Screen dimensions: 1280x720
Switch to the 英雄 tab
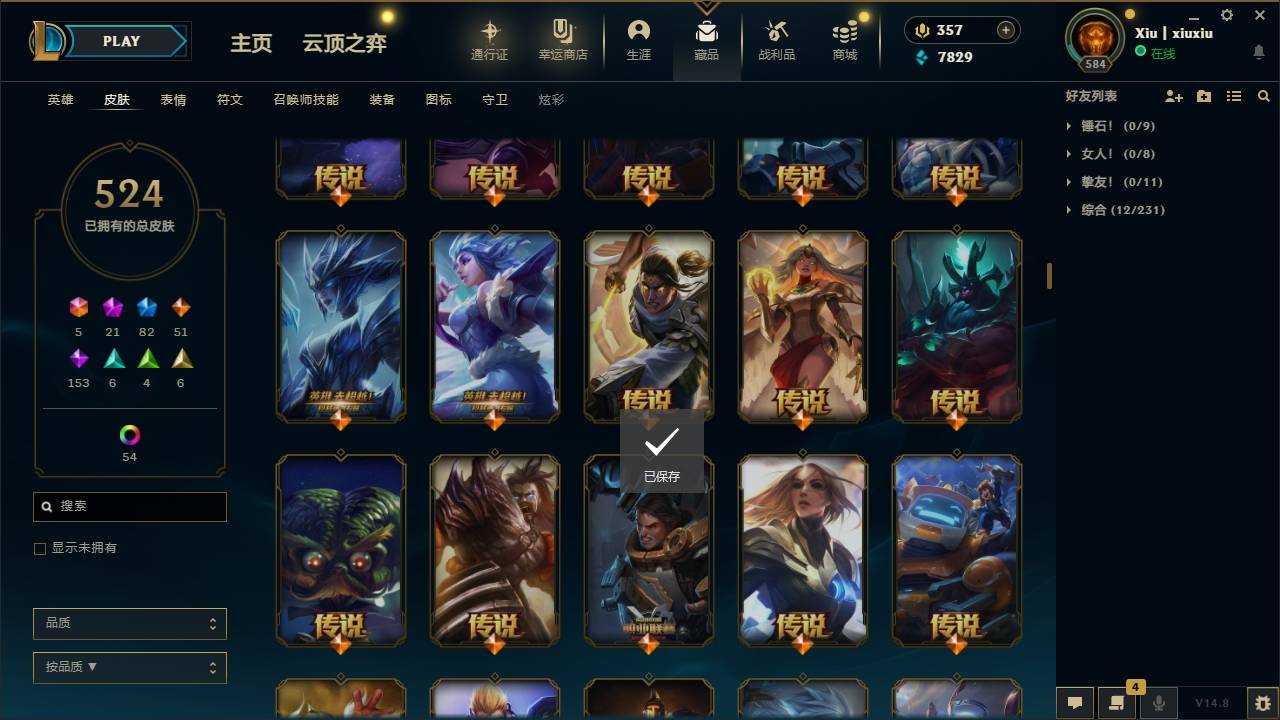[60, 99]
